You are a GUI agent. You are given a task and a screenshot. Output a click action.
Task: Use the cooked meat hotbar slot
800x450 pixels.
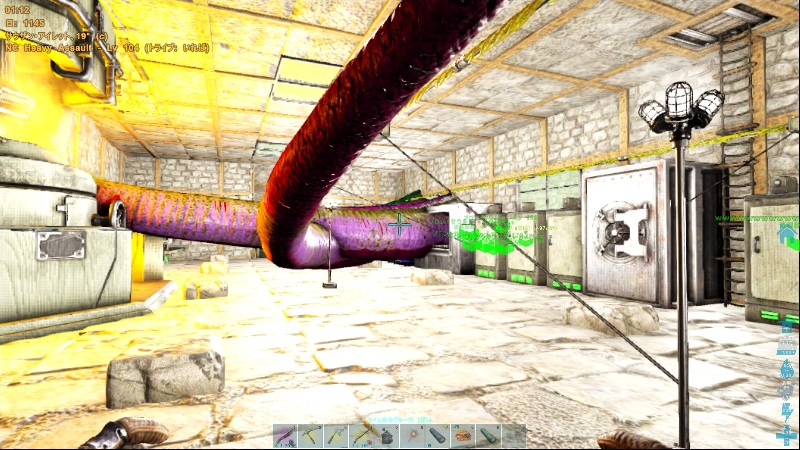(x=463, y=436)
